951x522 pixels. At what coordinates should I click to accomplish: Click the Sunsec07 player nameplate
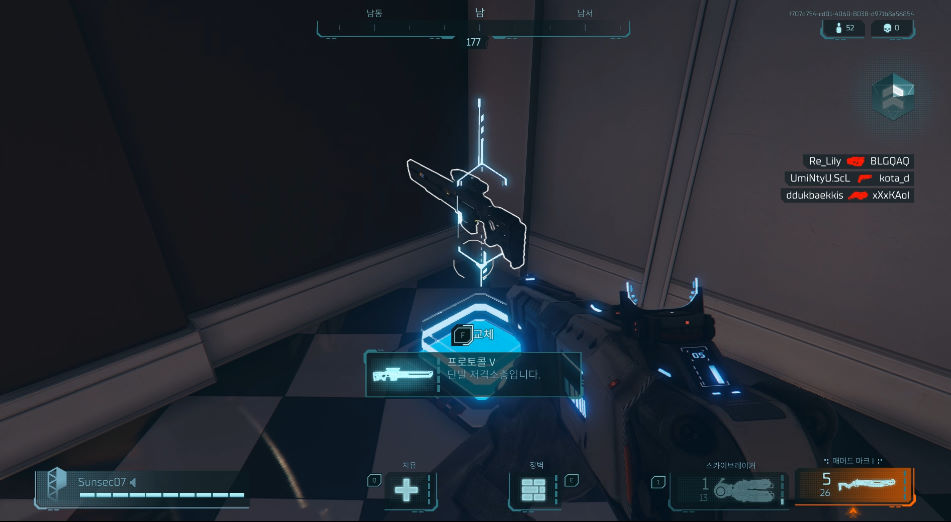(x=141, y=485)
